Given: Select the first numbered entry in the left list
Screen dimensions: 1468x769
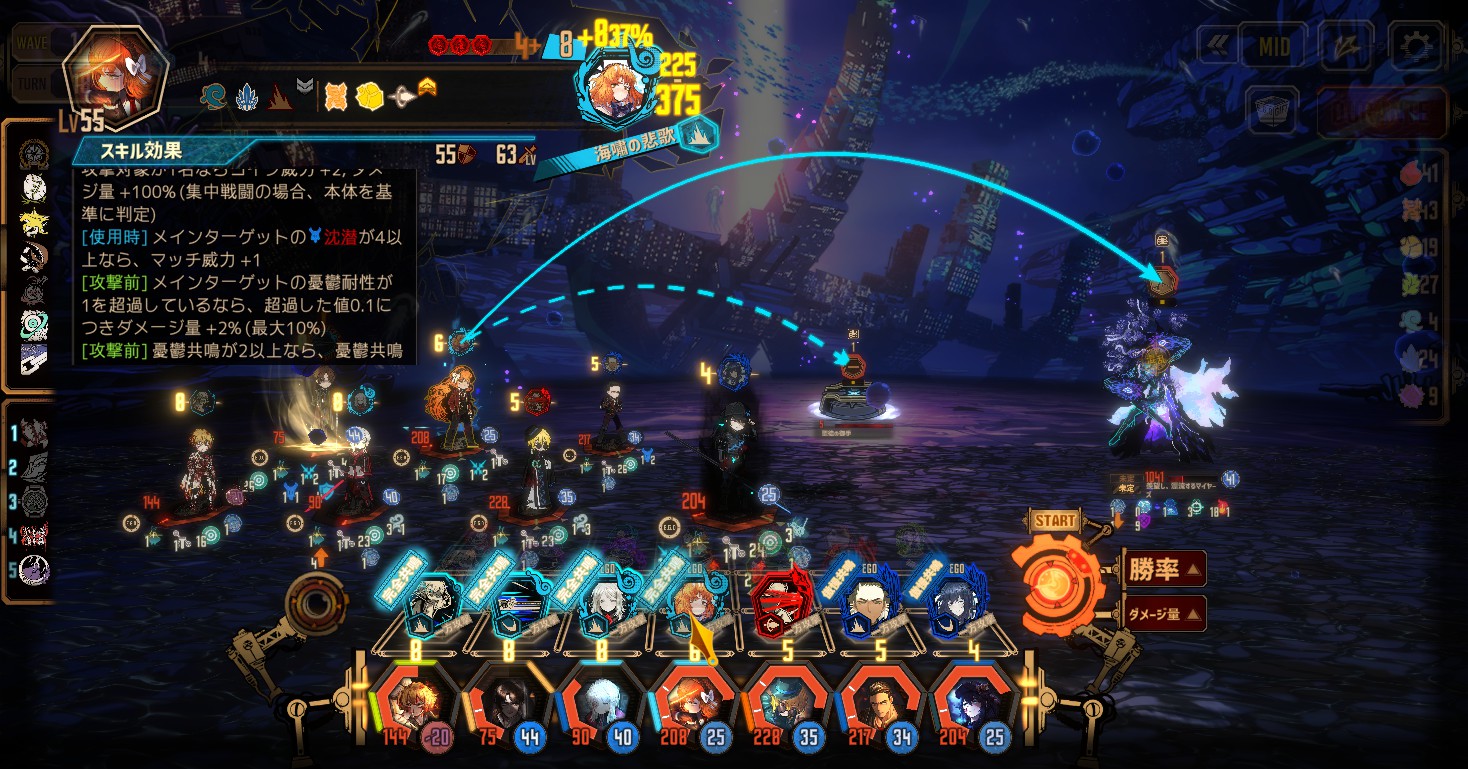Looking at the screenshot, I should coord(35,434).
